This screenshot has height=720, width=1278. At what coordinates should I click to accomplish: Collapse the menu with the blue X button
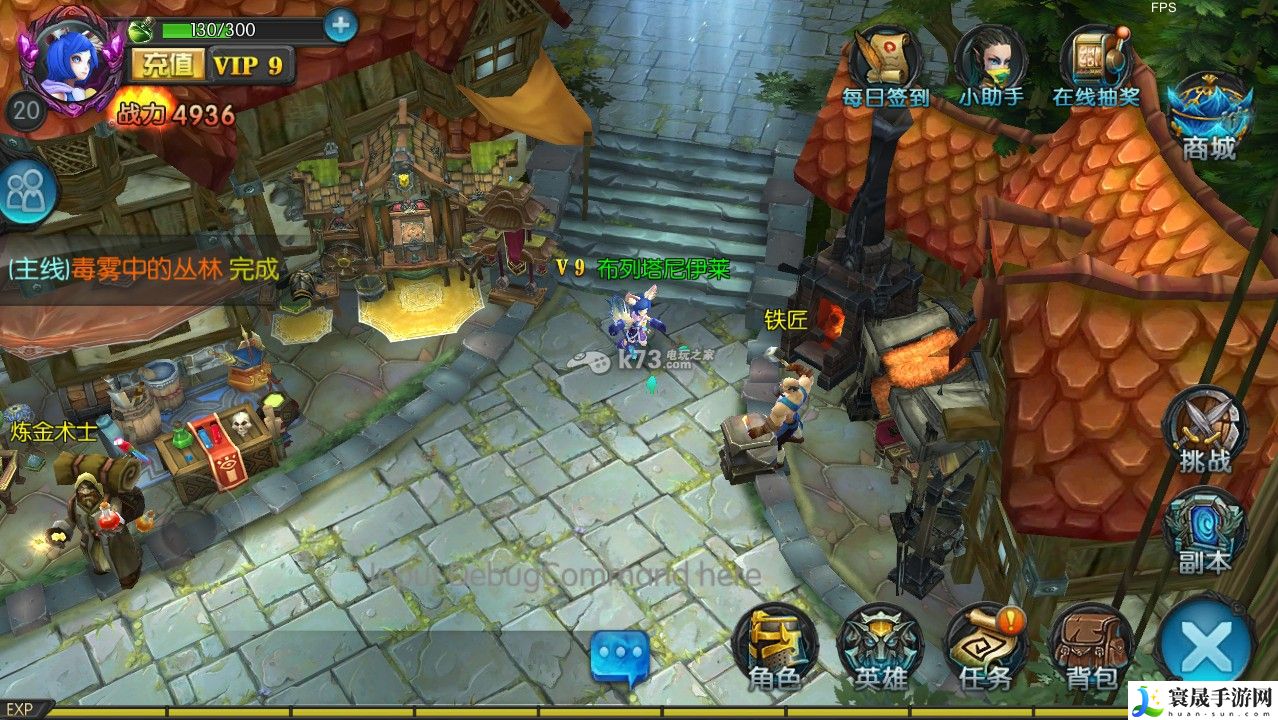(1206, 647)
